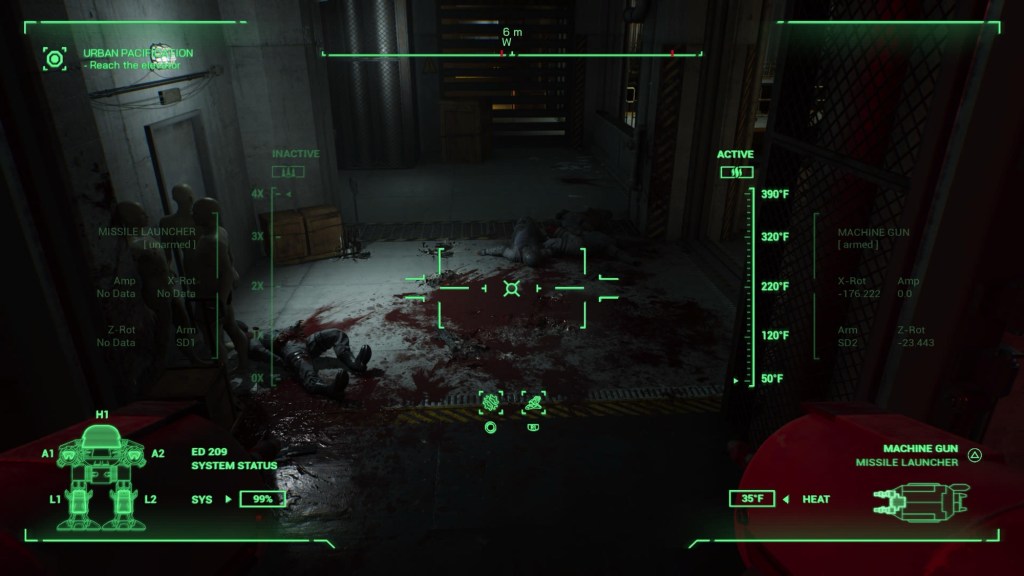
Task: Select the gear-shaped ability icon
Action: pyautogui.click(x=491, y=403)
